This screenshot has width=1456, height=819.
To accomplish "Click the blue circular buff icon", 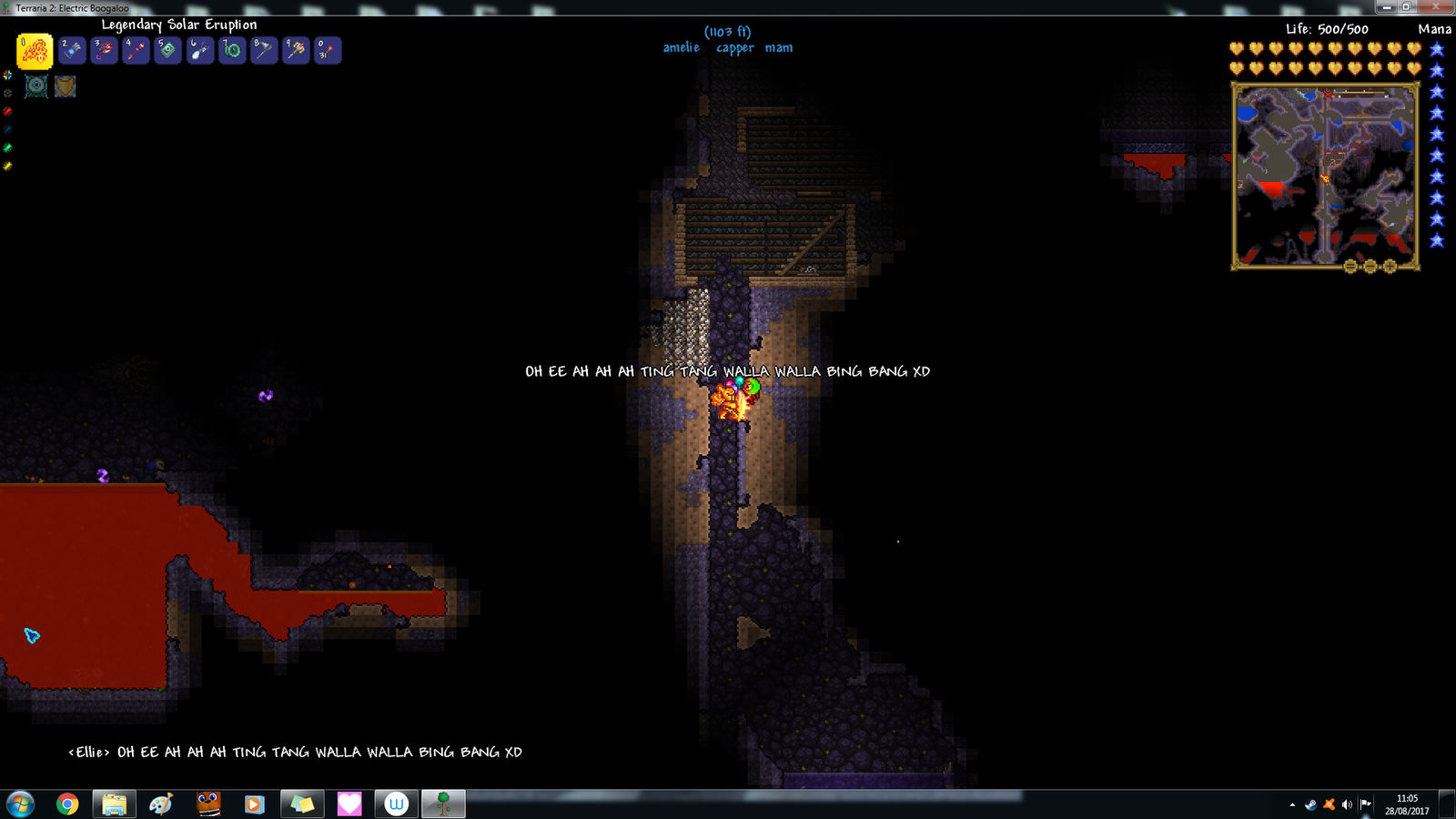I will tap(36, 86).
